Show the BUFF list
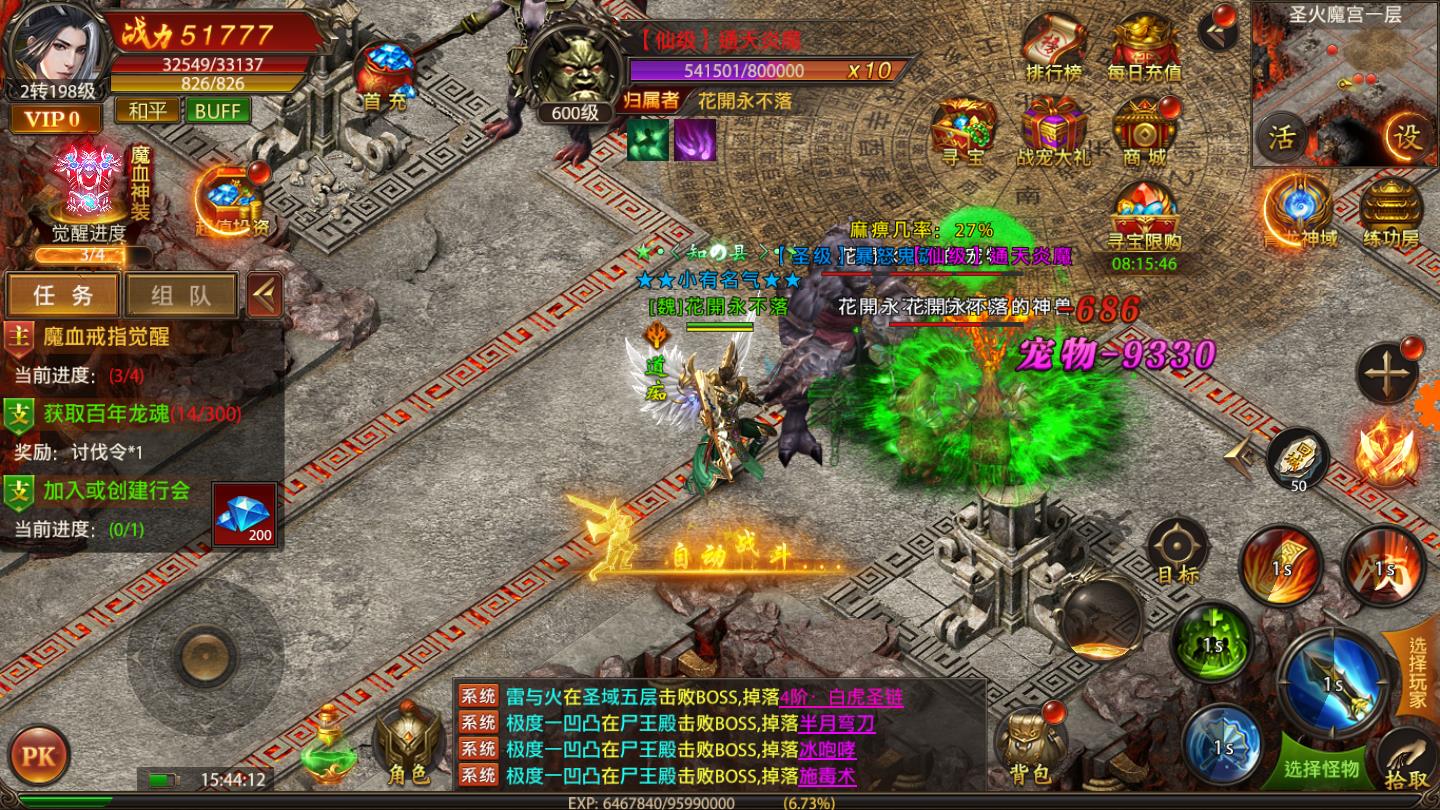 pyautogui.click(x=217, y=110)
